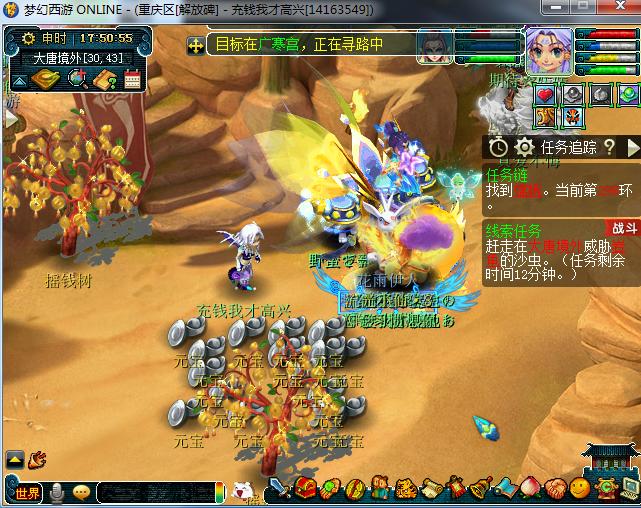Click the red heart buff icon
Viewport: 641px width, 508px height.
click(x=545, y=95)
